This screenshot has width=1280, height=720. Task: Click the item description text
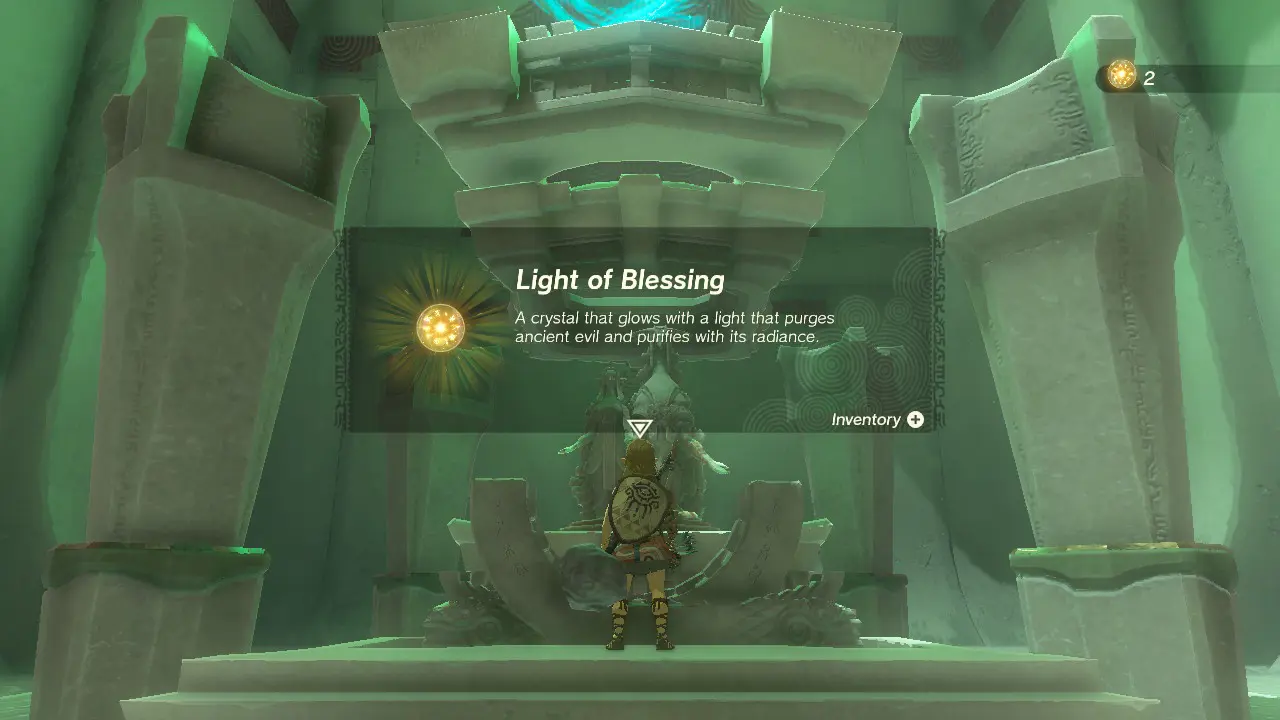pyautogui.click(x=673, y=328)
